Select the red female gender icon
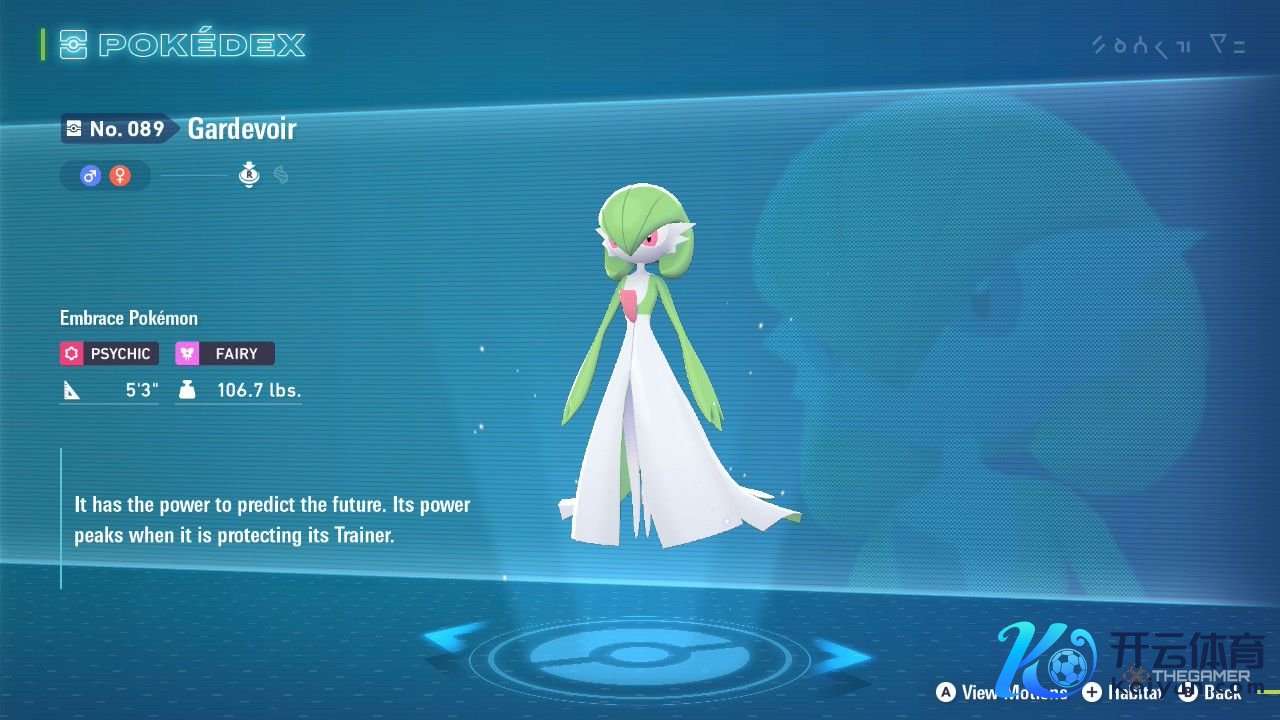 [x=120, y=176]
